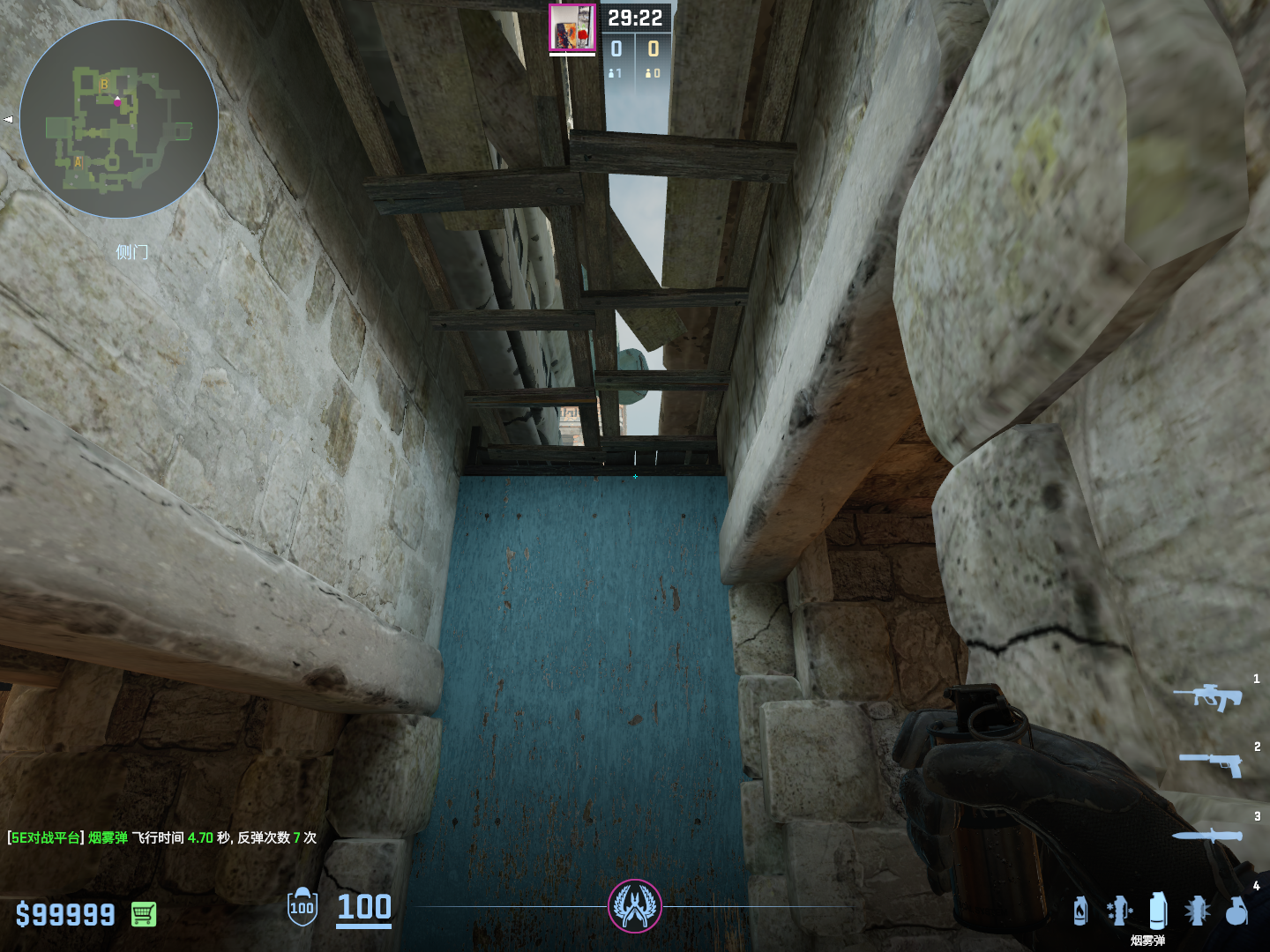
Task: Switch to the silenced pistol in slot 2
Action: 1212,763
